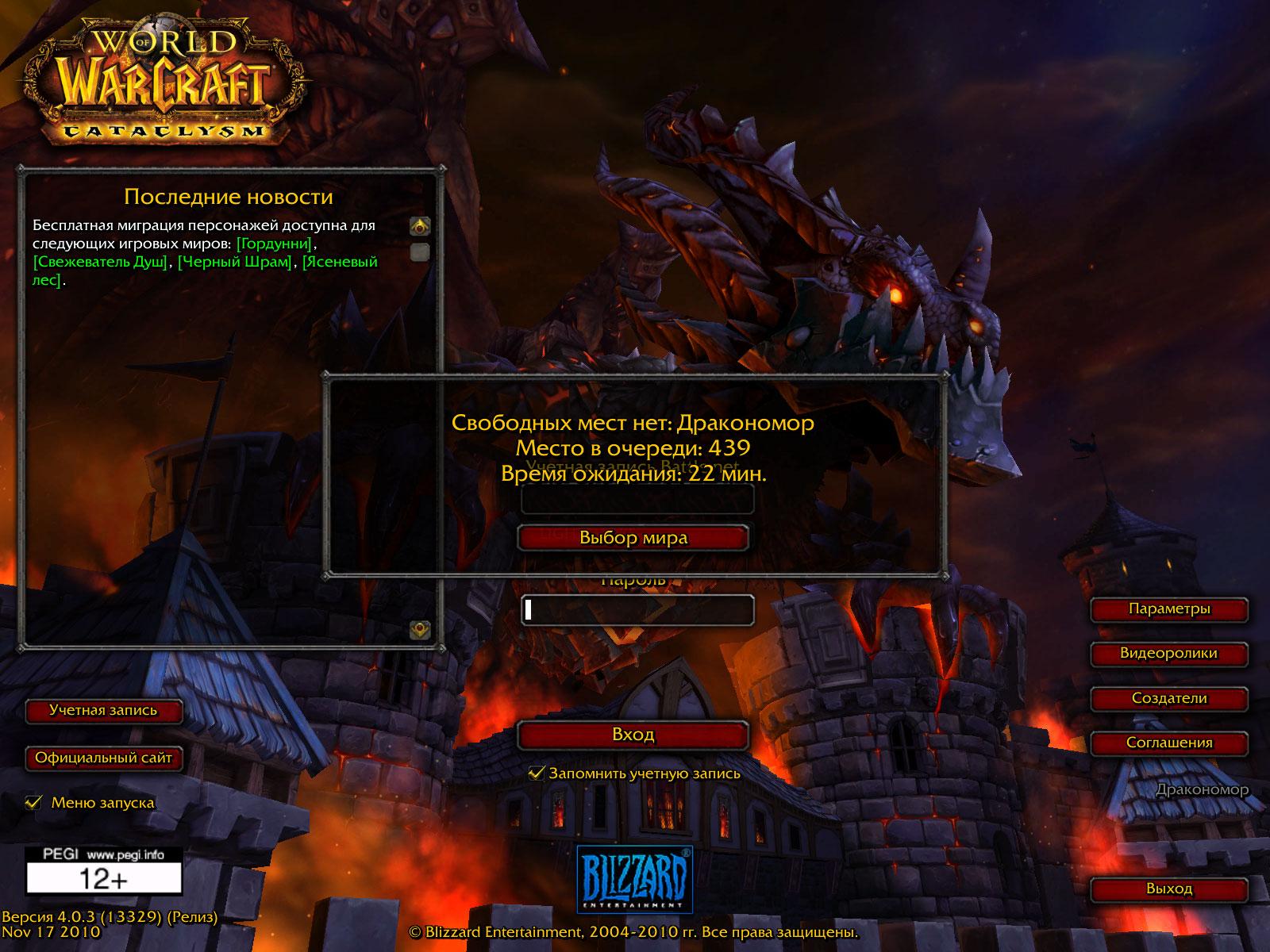
Task: Quit the game with "Выход"
Action: coord(1168,889)
